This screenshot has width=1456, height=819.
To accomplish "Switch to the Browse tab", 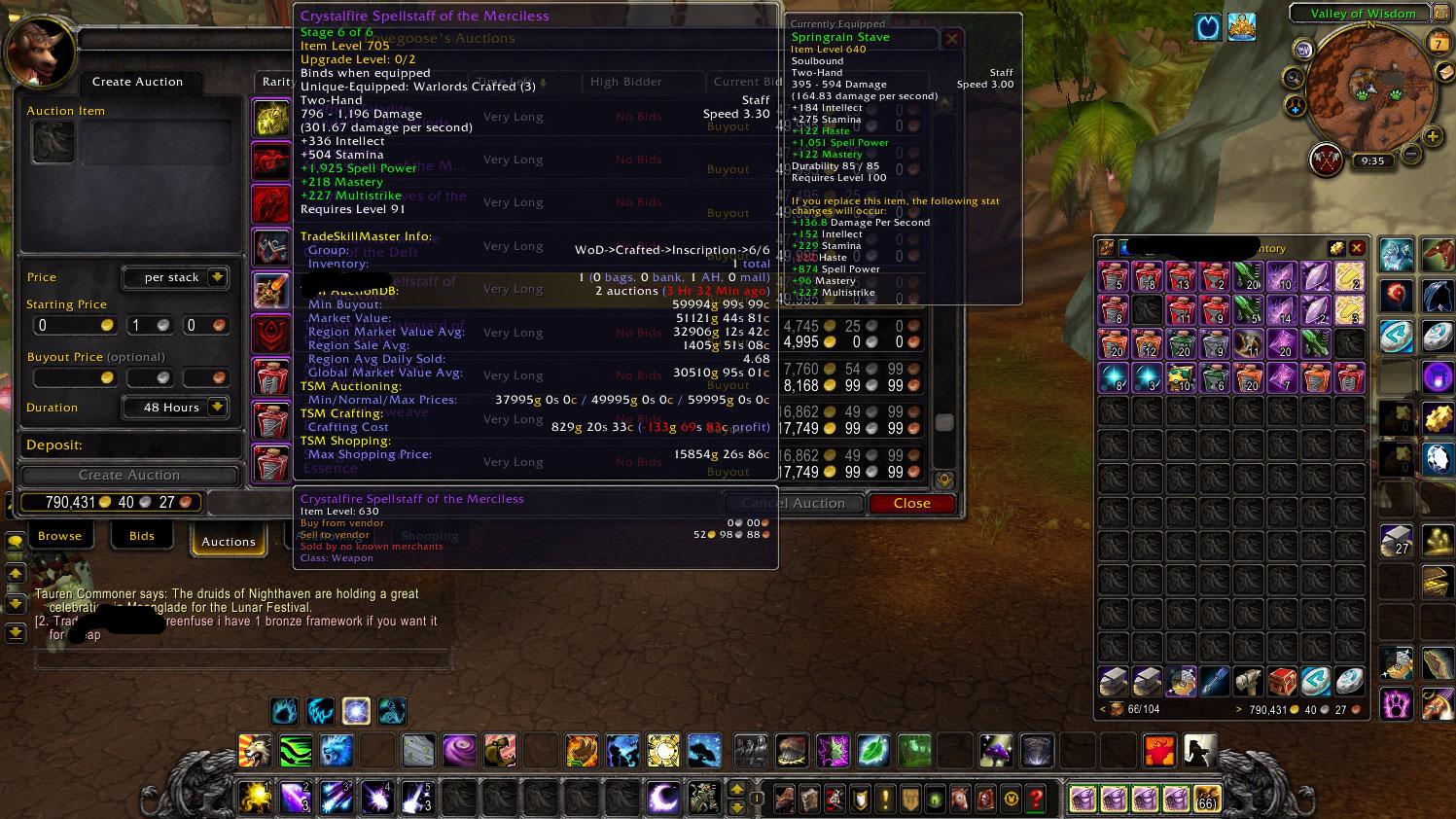I will pyautogui.click(x=59, y=535).
